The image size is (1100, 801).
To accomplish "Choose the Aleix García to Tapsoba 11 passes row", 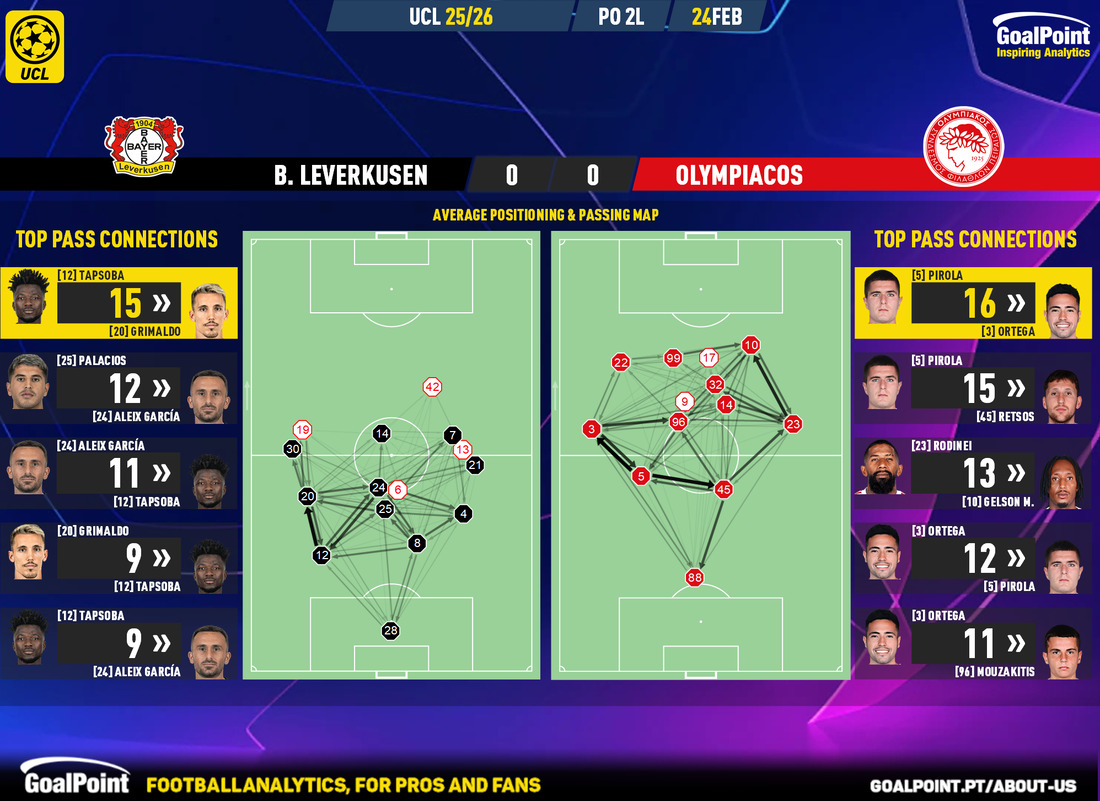I will click(119, 473).
